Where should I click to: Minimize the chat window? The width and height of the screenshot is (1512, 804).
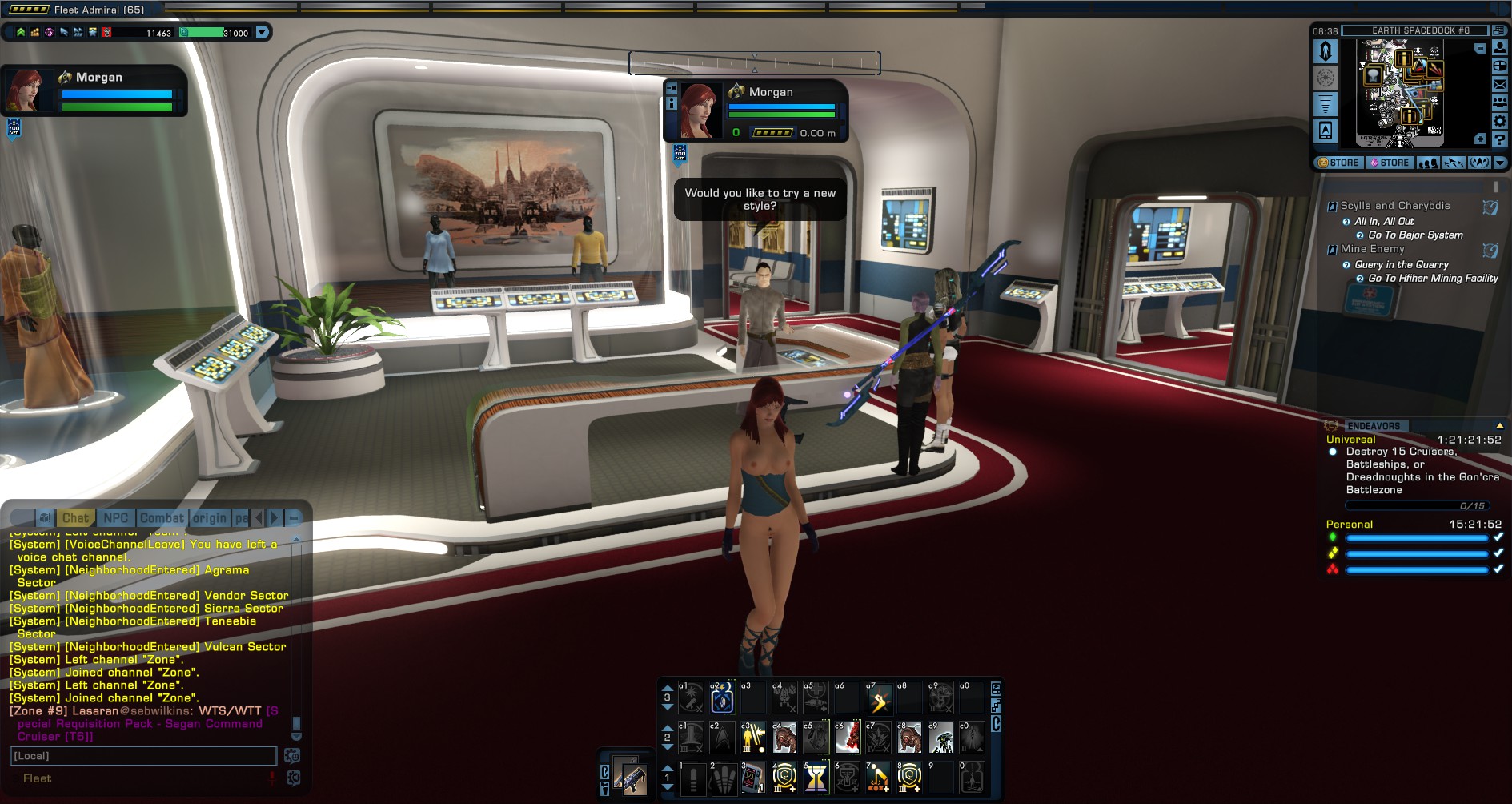point(294,518)
